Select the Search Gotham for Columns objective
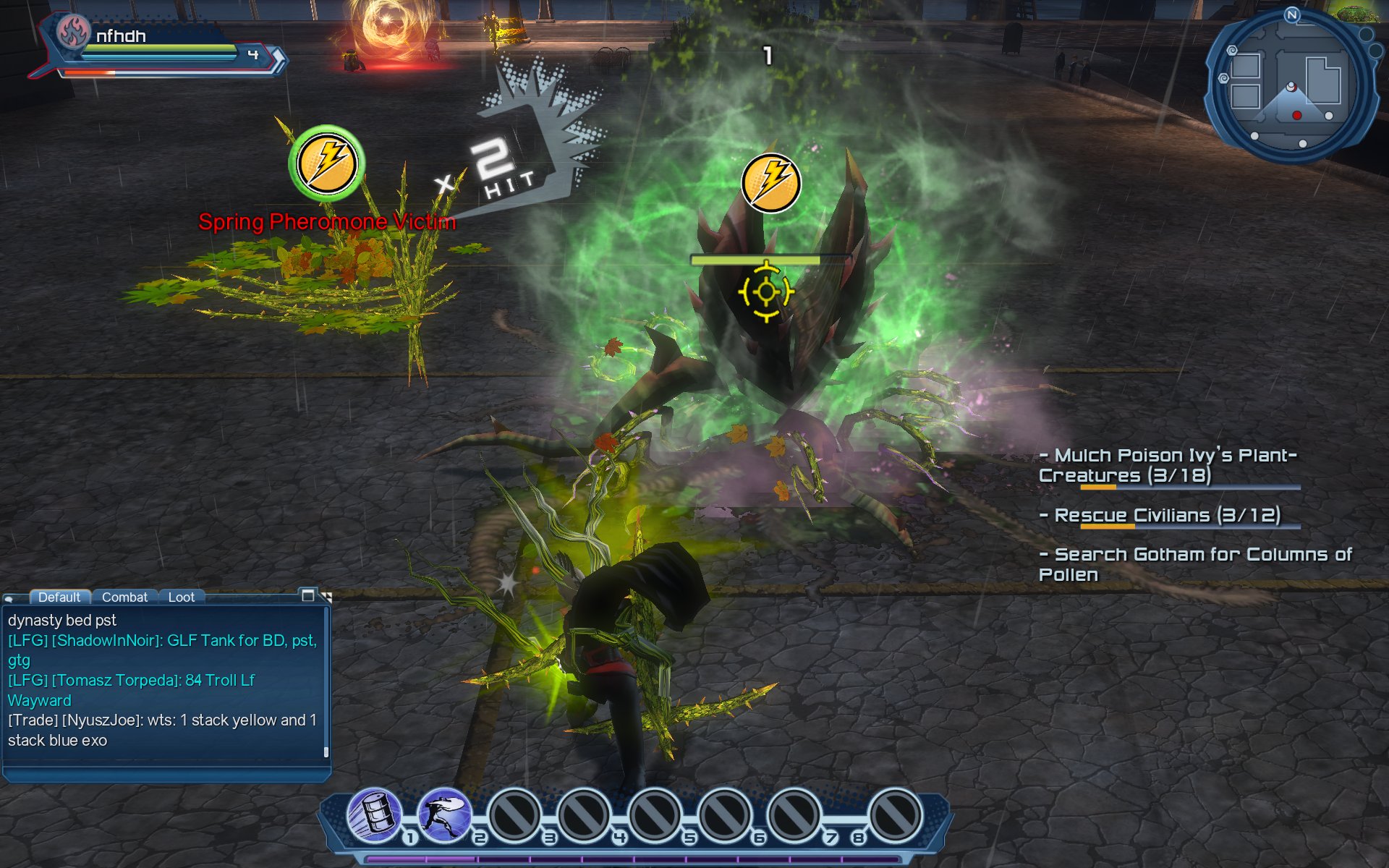 point(1194,564)
